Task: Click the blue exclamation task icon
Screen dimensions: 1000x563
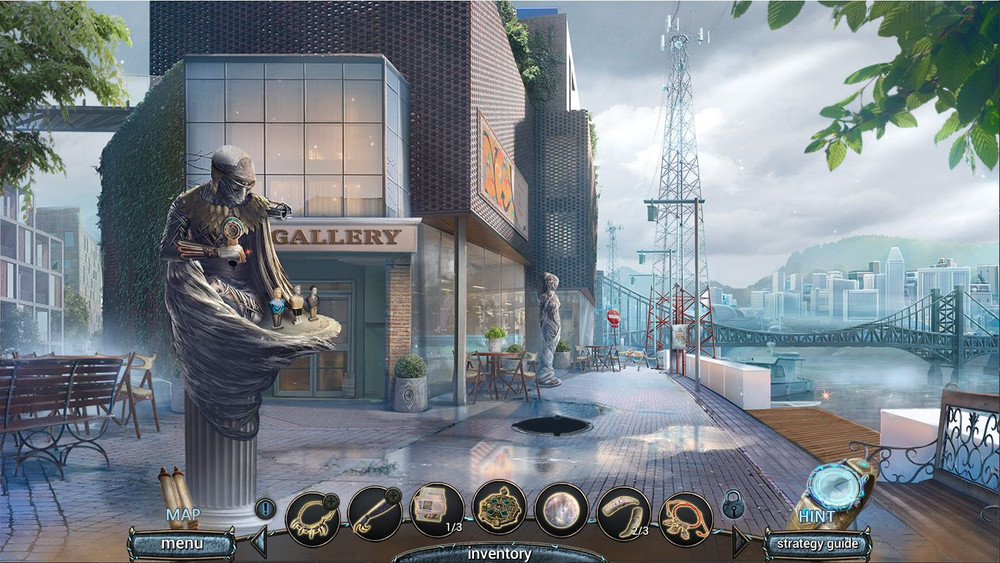Action: [x=265, y=508]
